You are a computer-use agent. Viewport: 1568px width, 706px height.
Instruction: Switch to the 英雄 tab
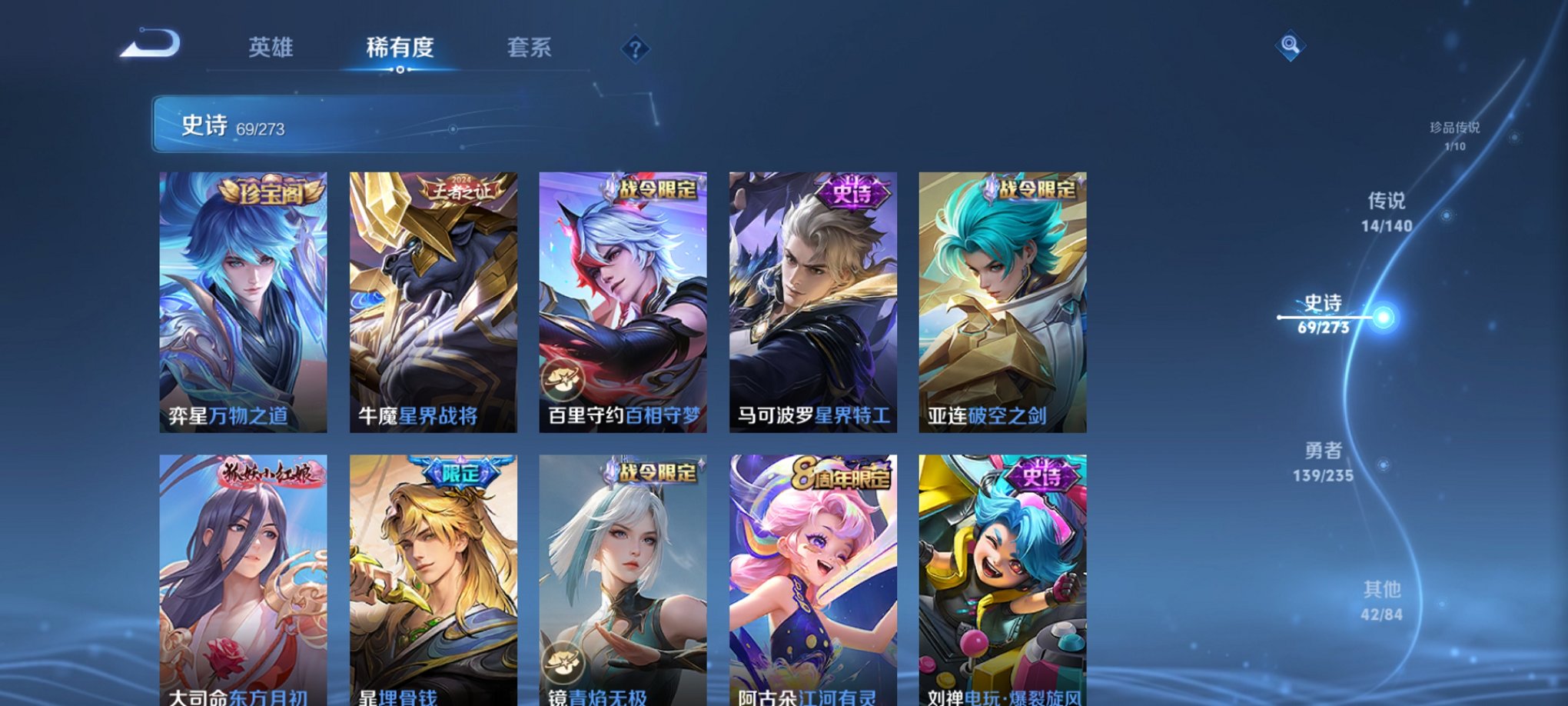[x=271, y=48]
